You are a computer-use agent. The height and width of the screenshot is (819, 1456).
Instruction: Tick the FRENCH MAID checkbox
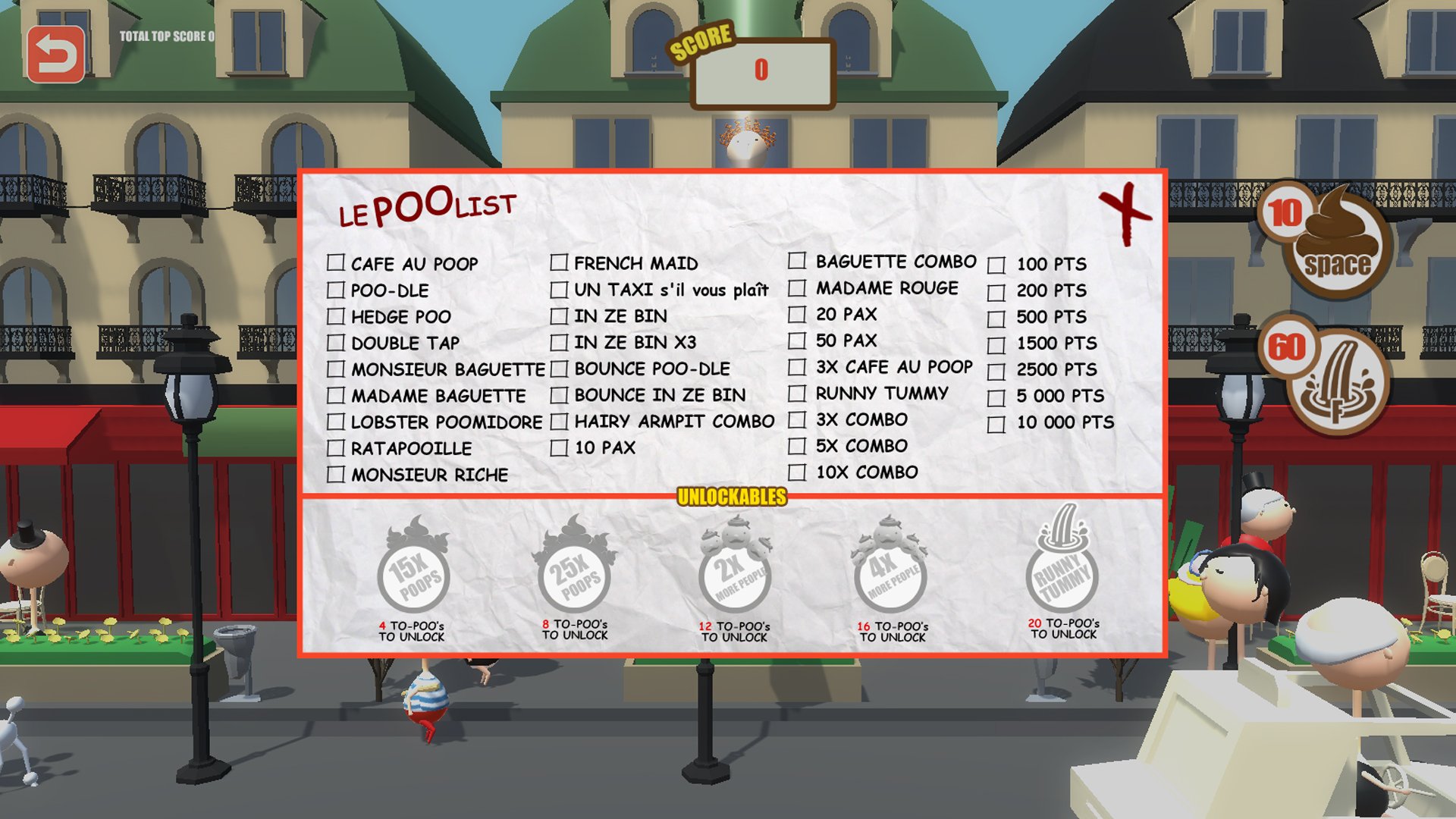tap(559, 263)
